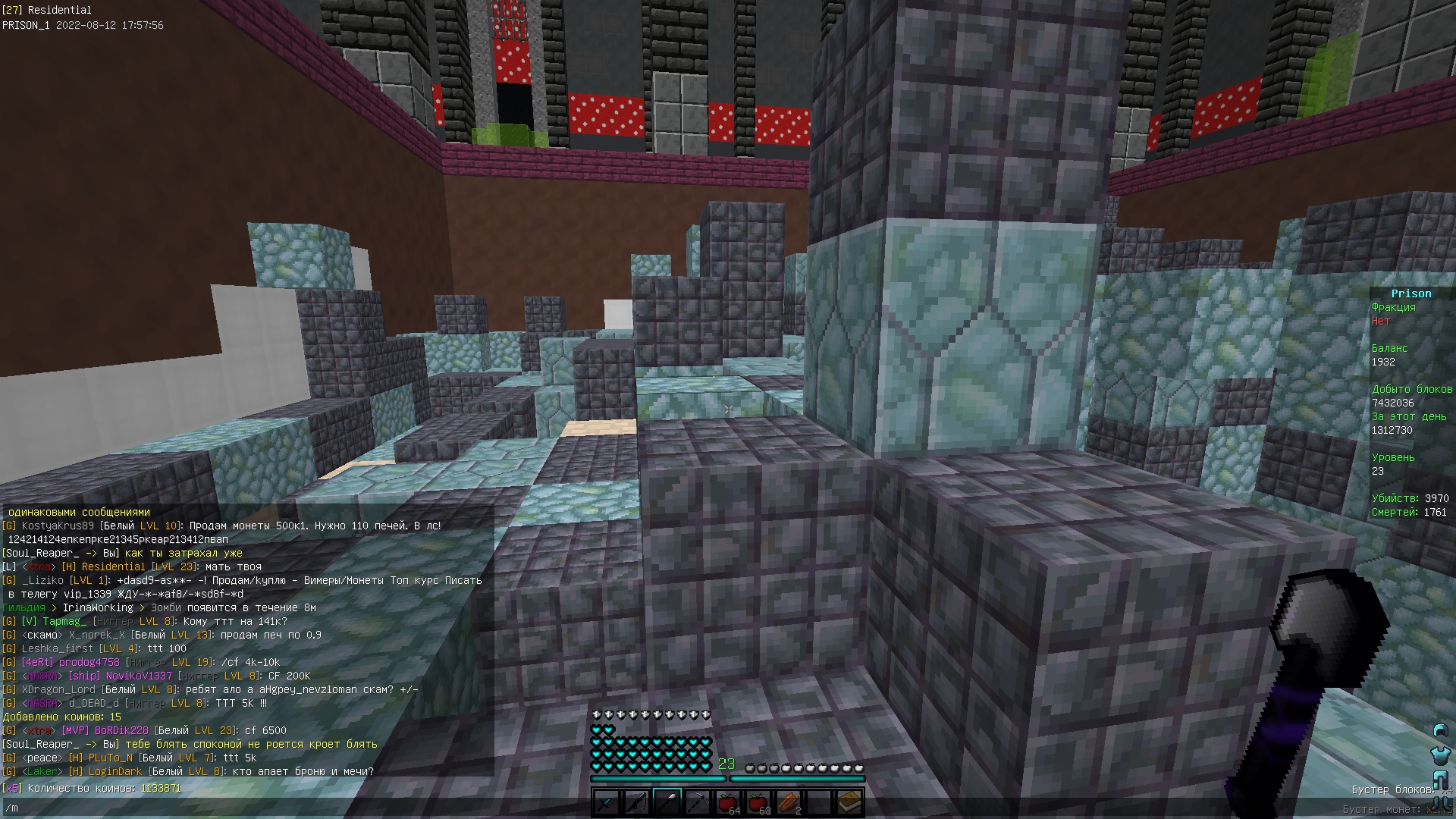The width and height of the screenshot is (1456, 819).
Task: Click the Фракция label on the scoreboard
Action: click(1393, 307)
